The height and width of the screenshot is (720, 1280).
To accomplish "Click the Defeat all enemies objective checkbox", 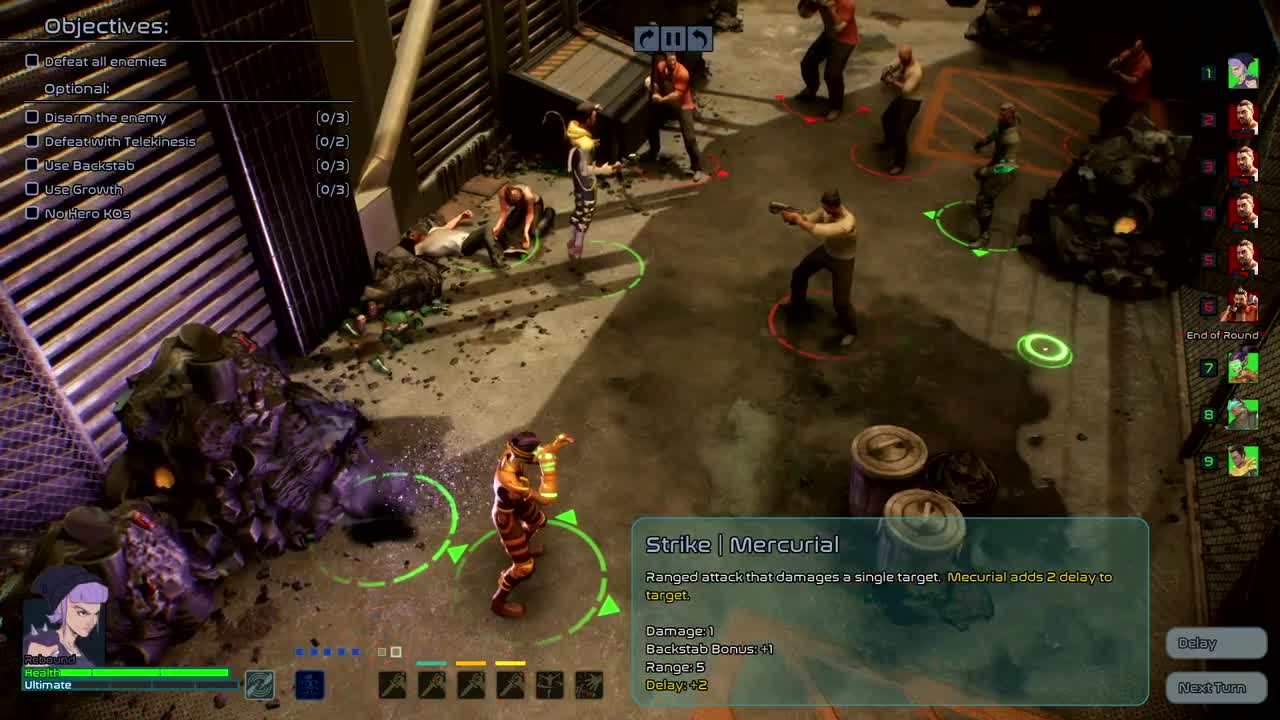I will [32, 61].
